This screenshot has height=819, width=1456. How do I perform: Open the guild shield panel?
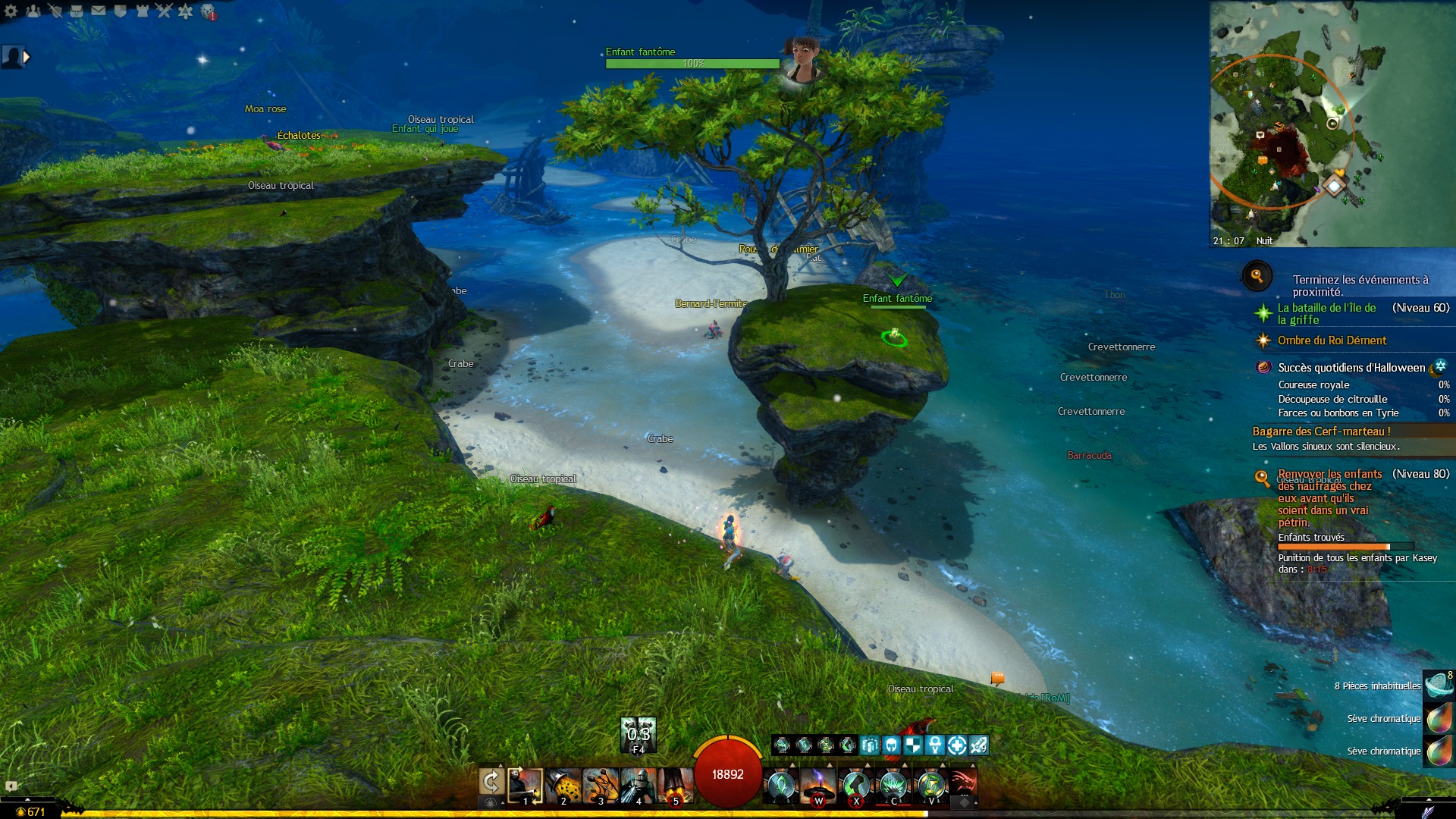(120, 11)
